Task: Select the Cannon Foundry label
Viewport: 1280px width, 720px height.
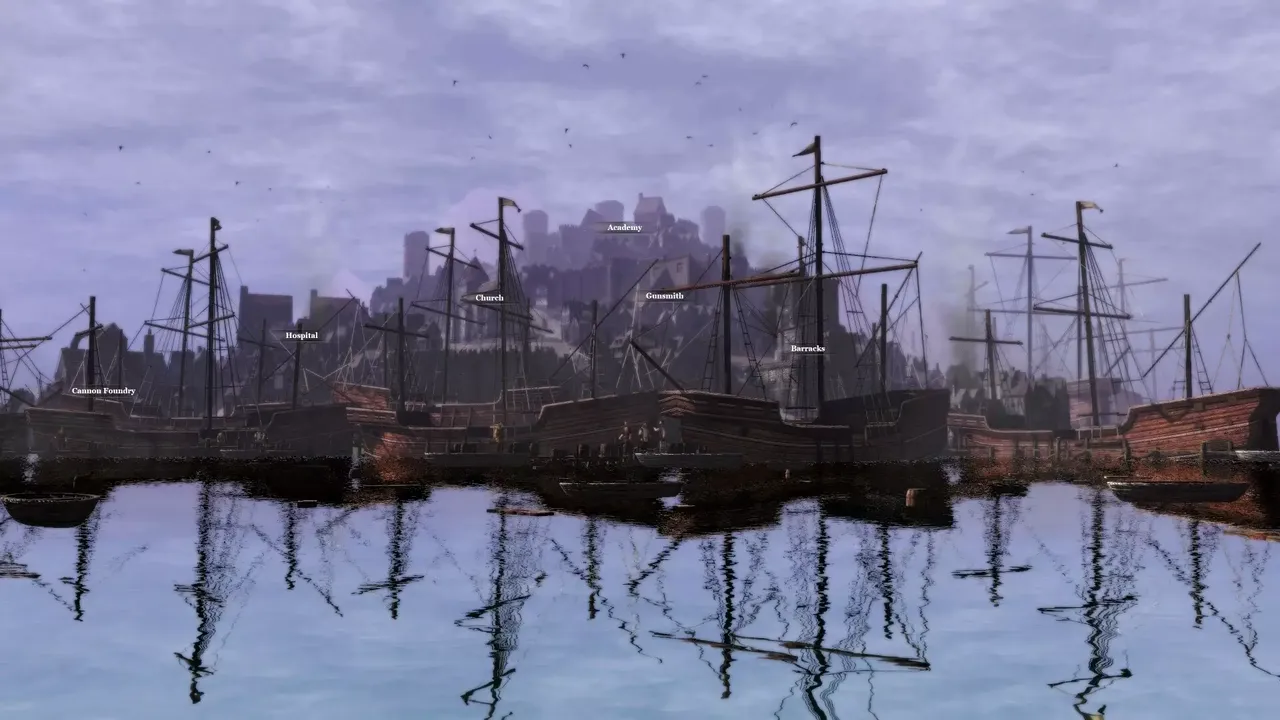Action: (103, 390)
